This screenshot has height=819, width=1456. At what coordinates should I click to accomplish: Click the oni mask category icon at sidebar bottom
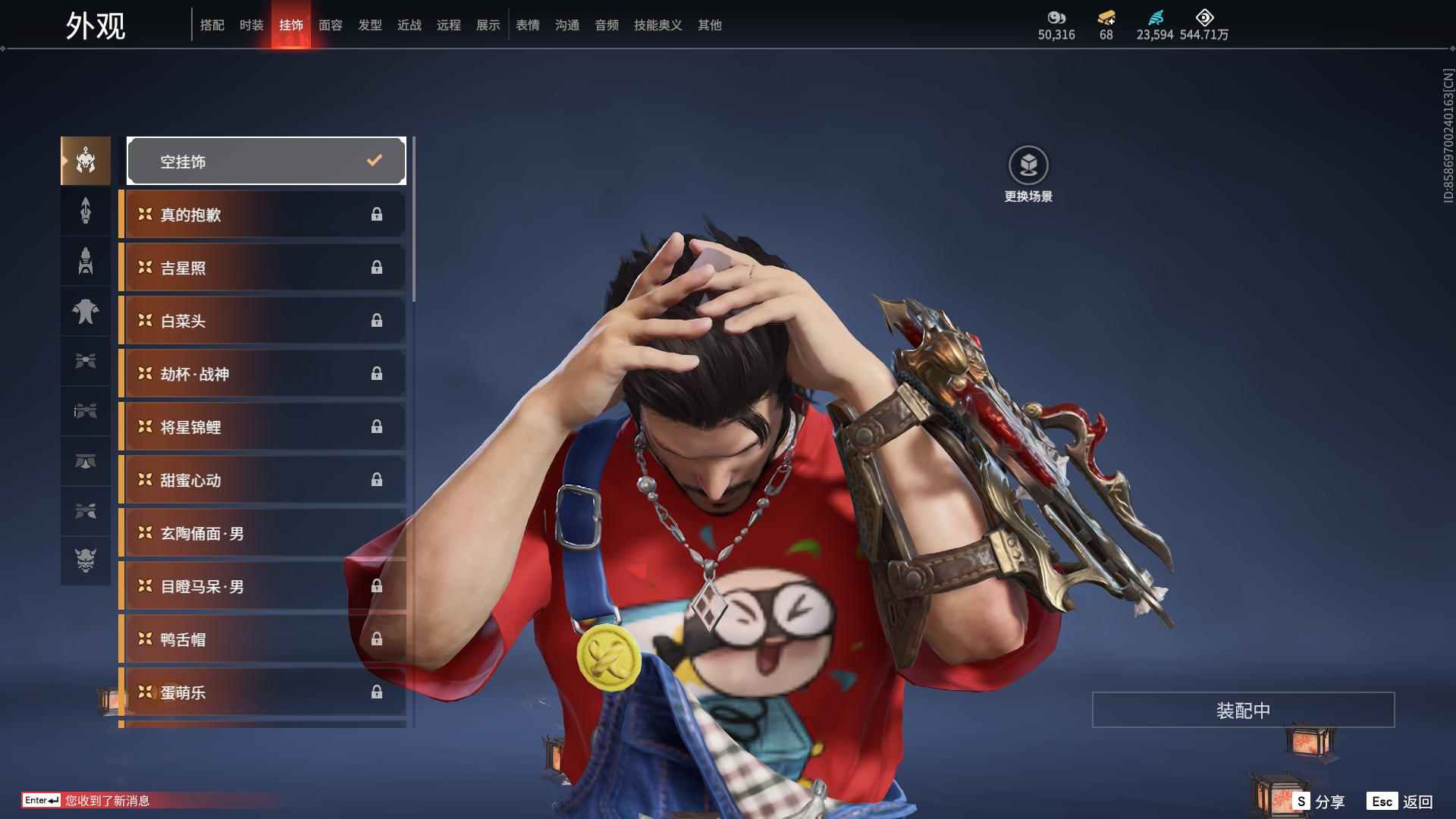(x=86, y=561)
